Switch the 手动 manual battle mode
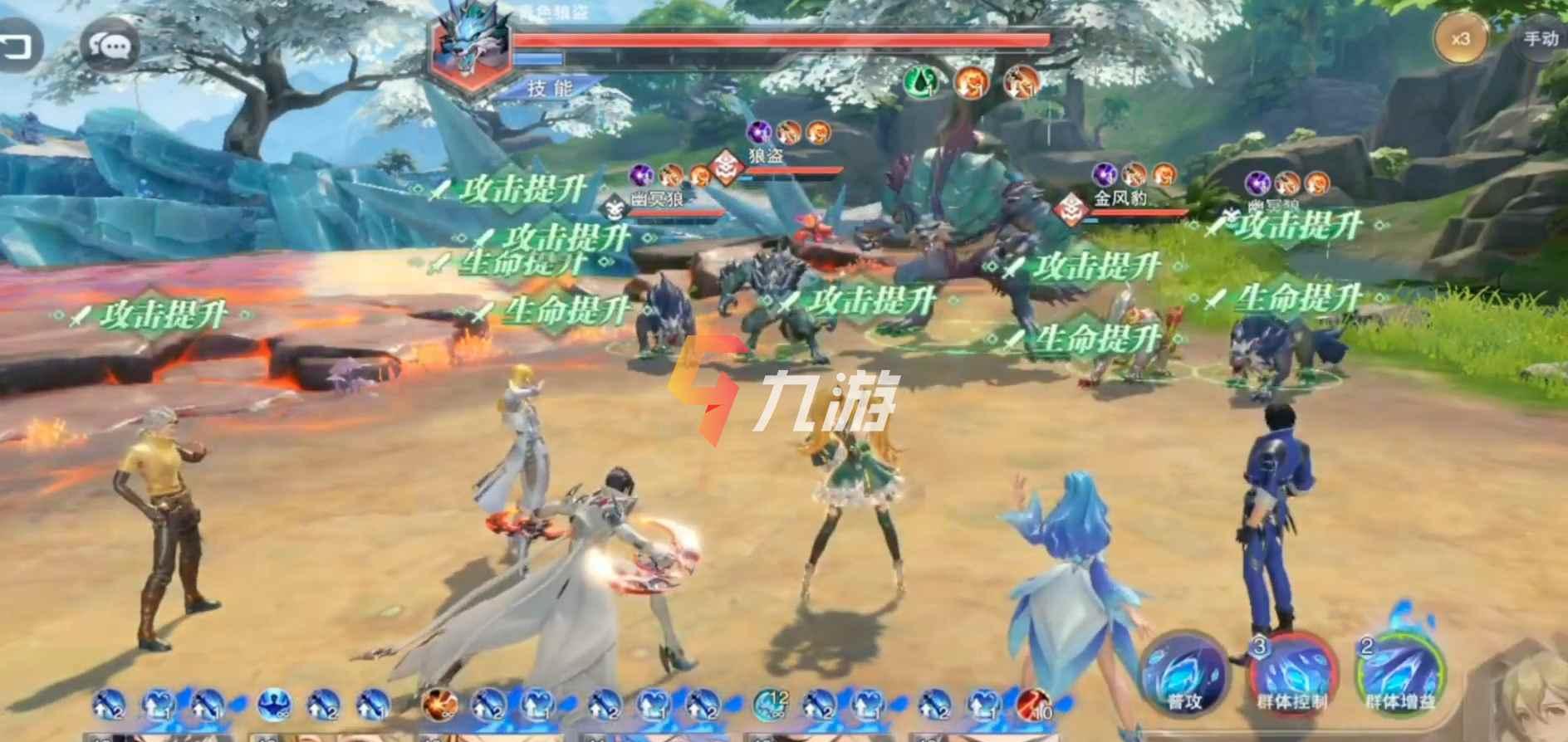This screenshot has width=1568, height=742. tap(1539, 38)
